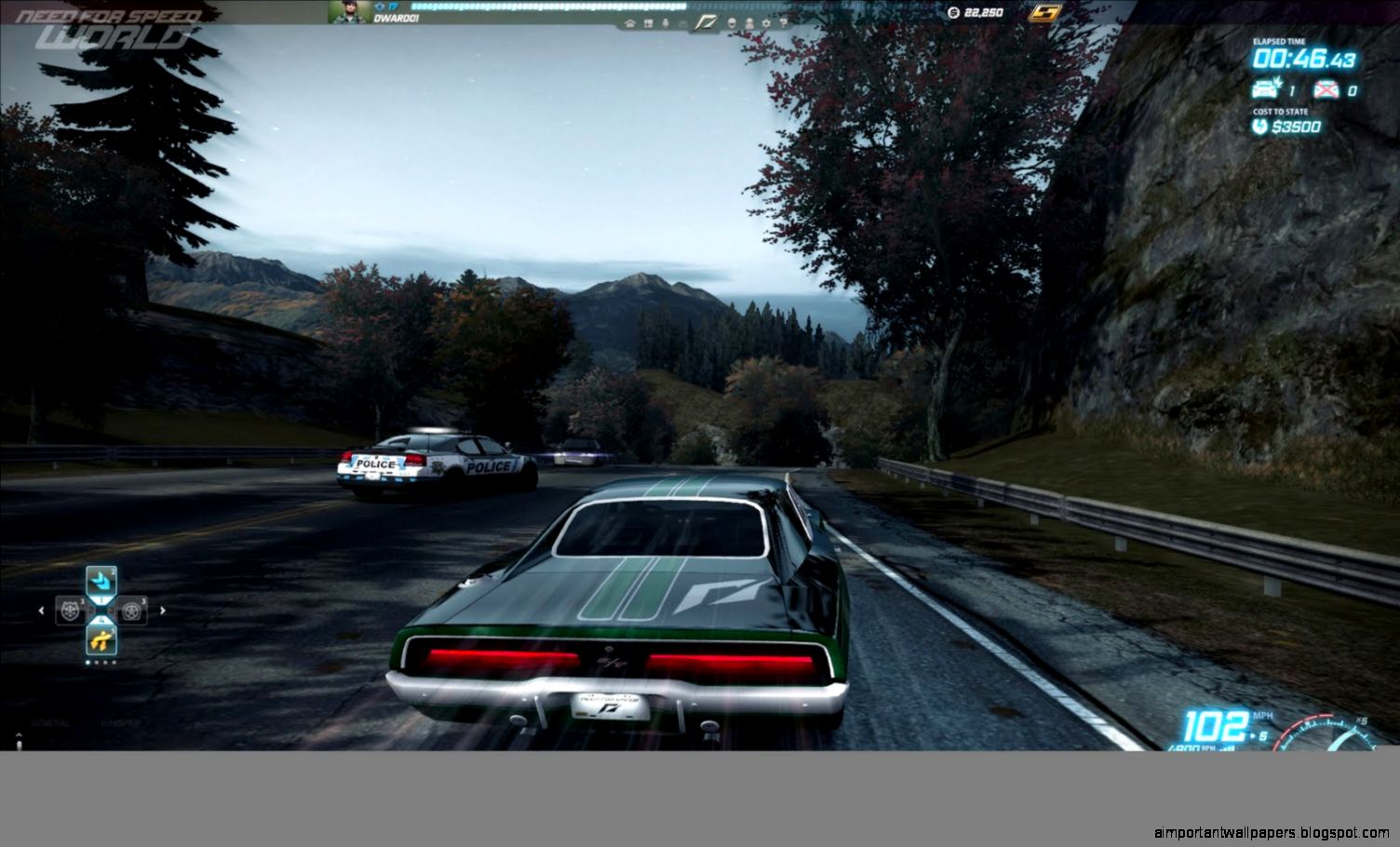Open the settings gear in the HUD bar

(767, 23)
